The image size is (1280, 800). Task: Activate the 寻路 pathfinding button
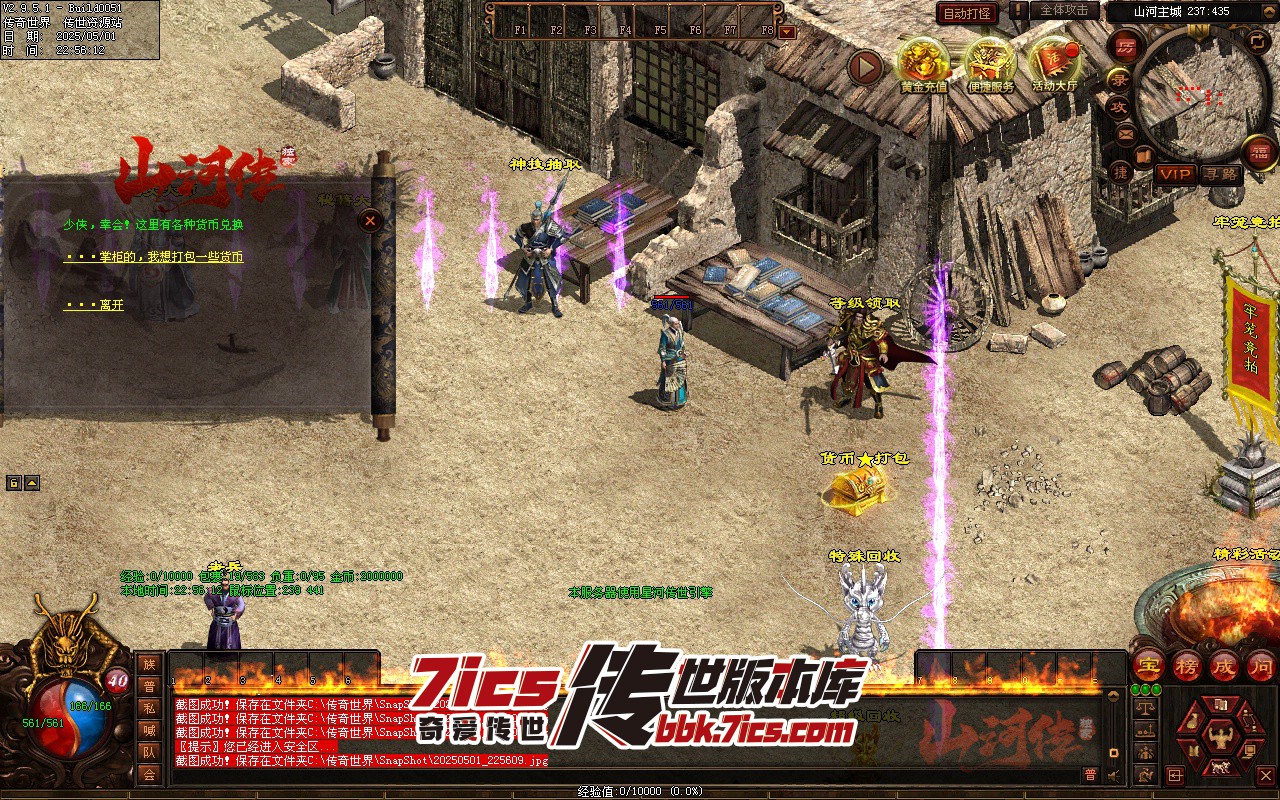(x=1220, y=174)
